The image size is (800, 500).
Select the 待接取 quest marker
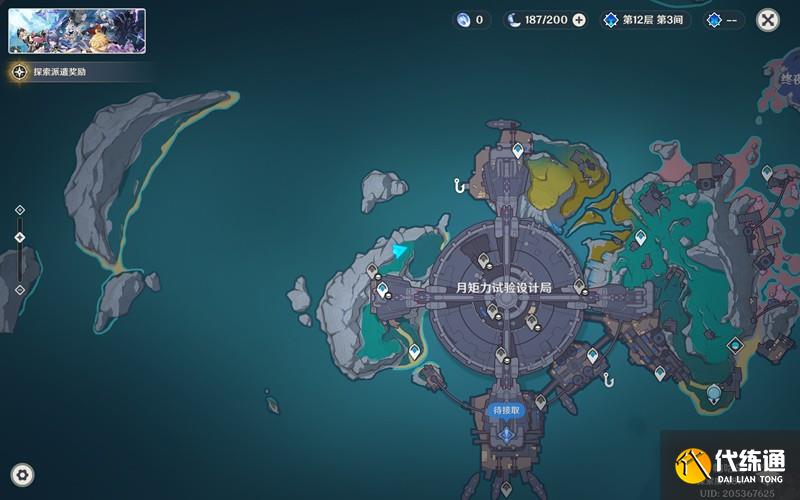(x=506, y=411)
